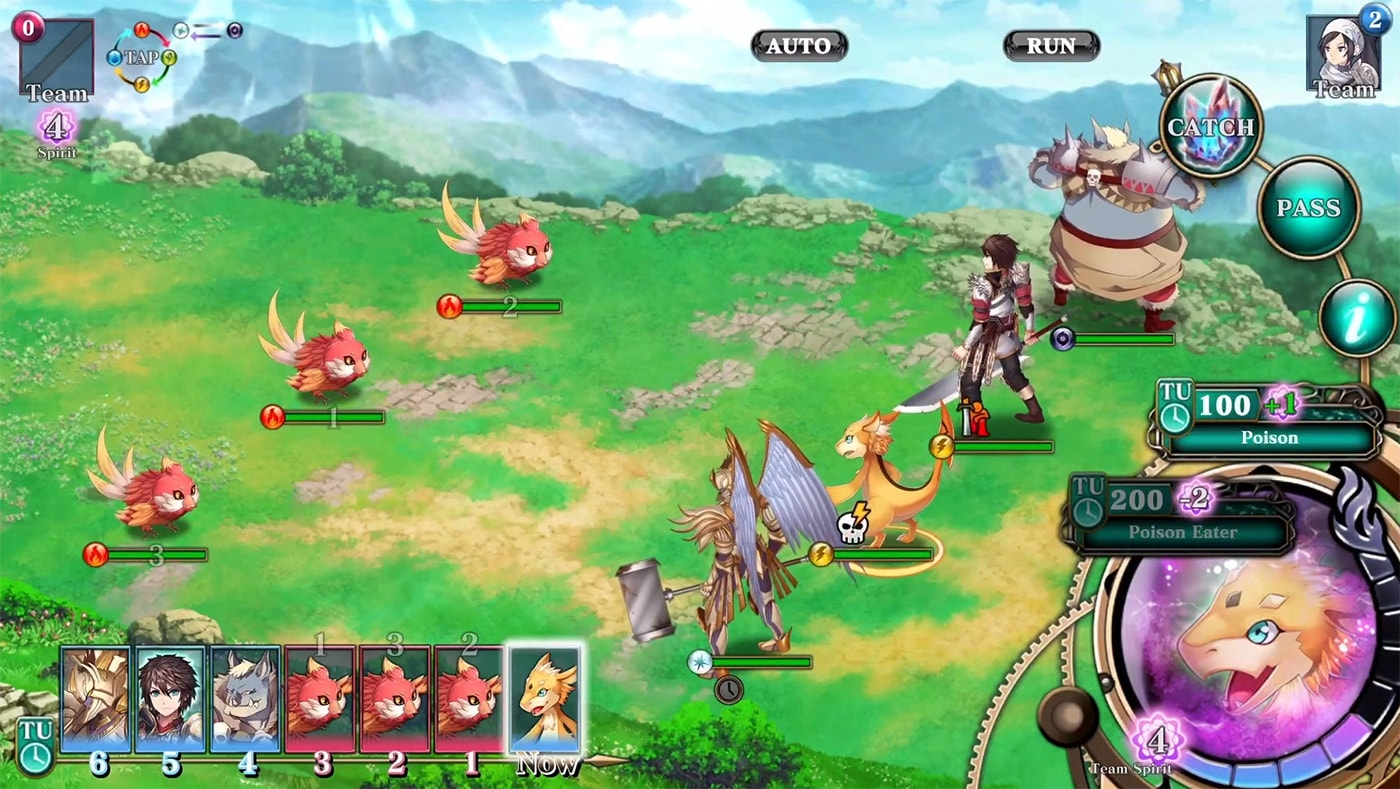The width and height of the screenshot is (1400, 789).
Task: Open your Team panel with girl portrait
Action: click(1343, 56)
